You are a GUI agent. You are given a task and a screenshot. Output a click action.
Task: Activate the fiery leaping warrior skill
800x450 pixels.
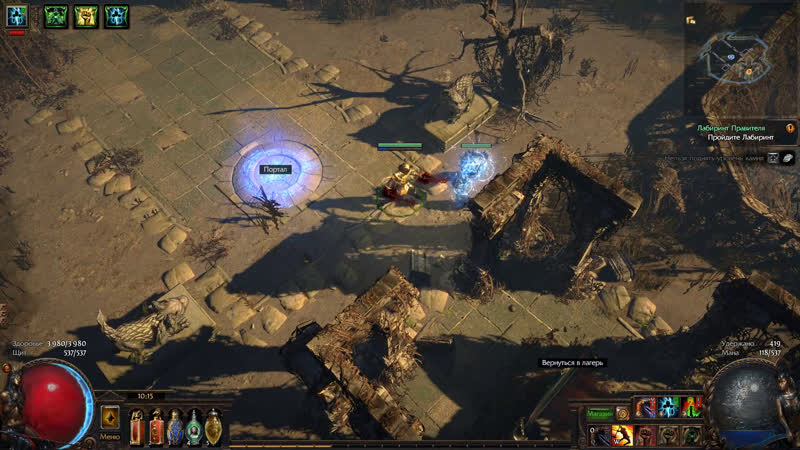621,435
